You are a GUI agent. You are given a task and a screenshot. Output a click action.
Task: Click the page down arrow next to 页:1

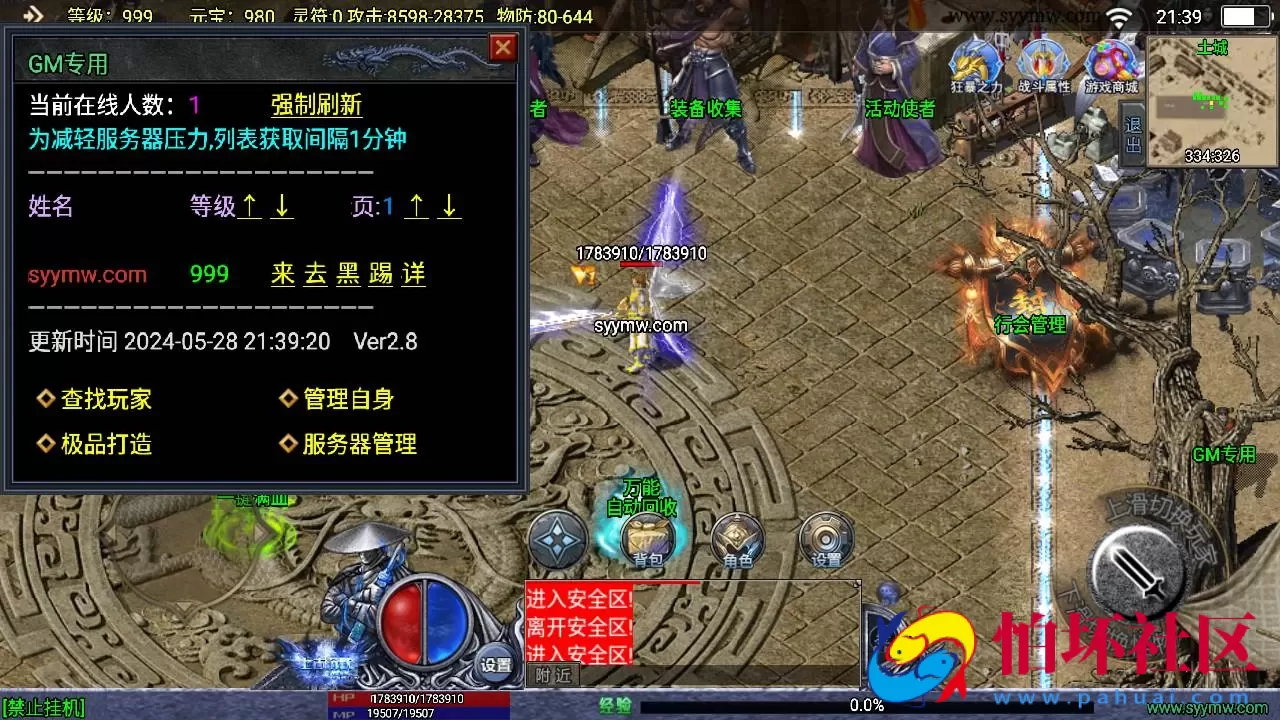click(448, 206)
